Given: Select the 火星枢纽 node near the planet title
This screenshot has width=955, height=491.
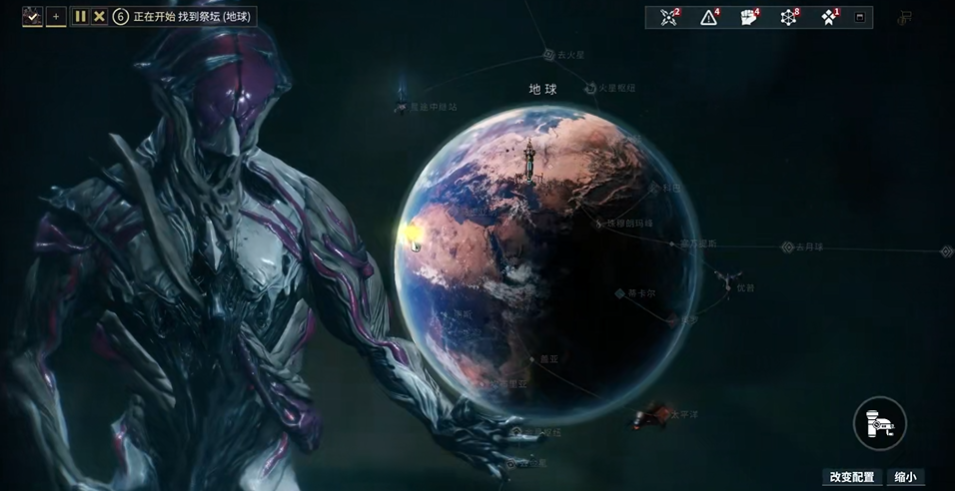Looking at the screenshot, I should 591,89.
